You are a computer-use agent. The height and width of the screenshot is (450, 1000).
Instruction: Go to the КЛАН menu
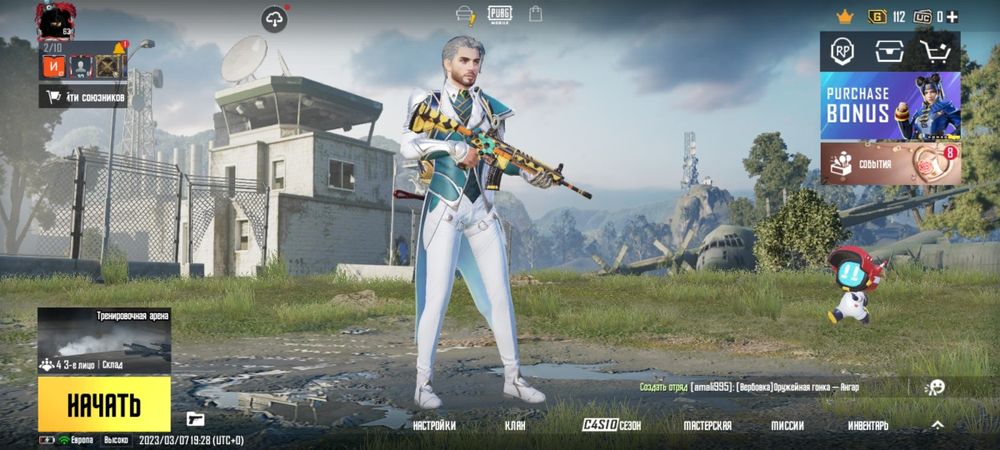click(x=515, y=425)
